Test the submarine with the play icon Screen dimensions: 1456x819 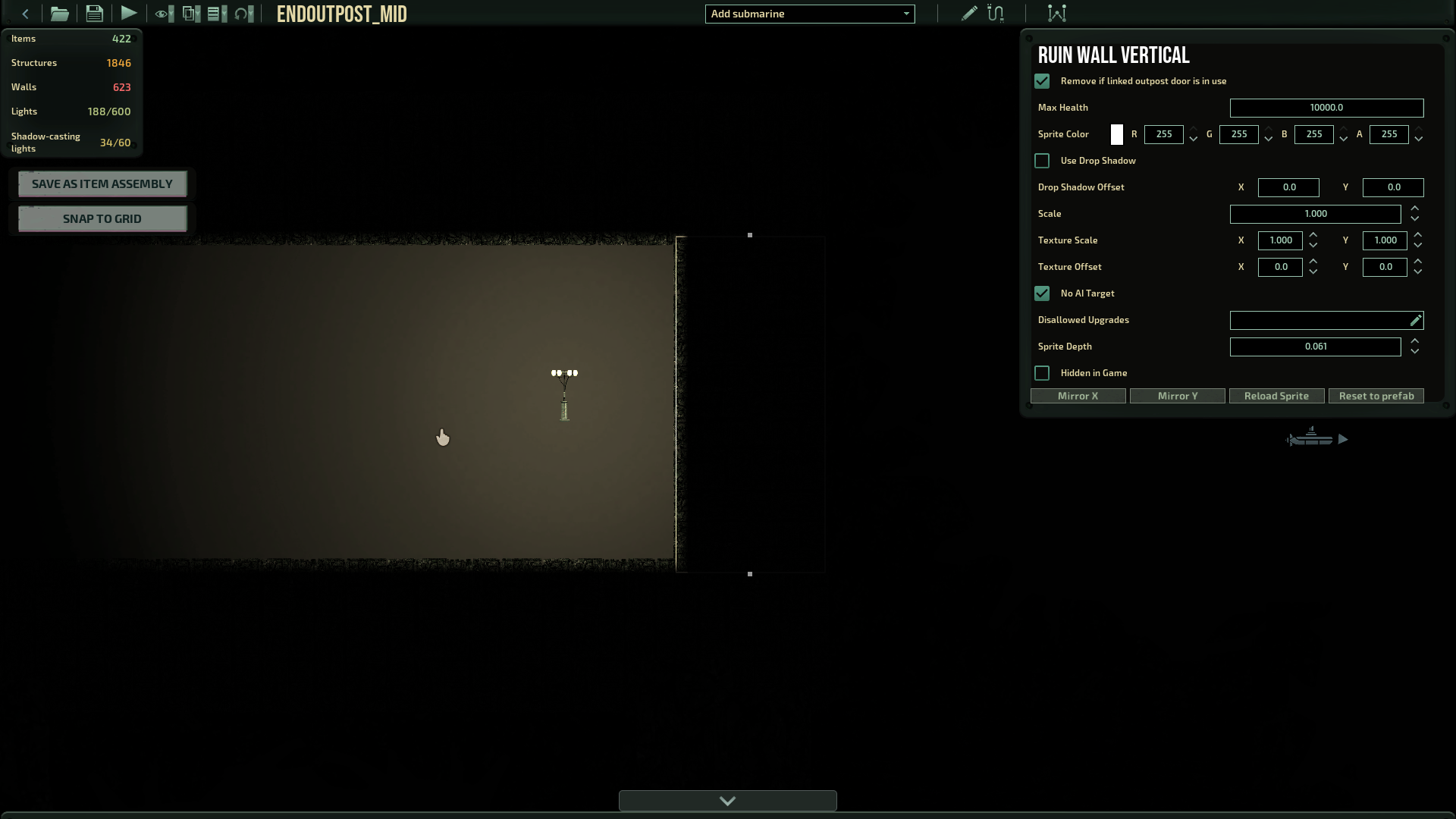(129, 13)
